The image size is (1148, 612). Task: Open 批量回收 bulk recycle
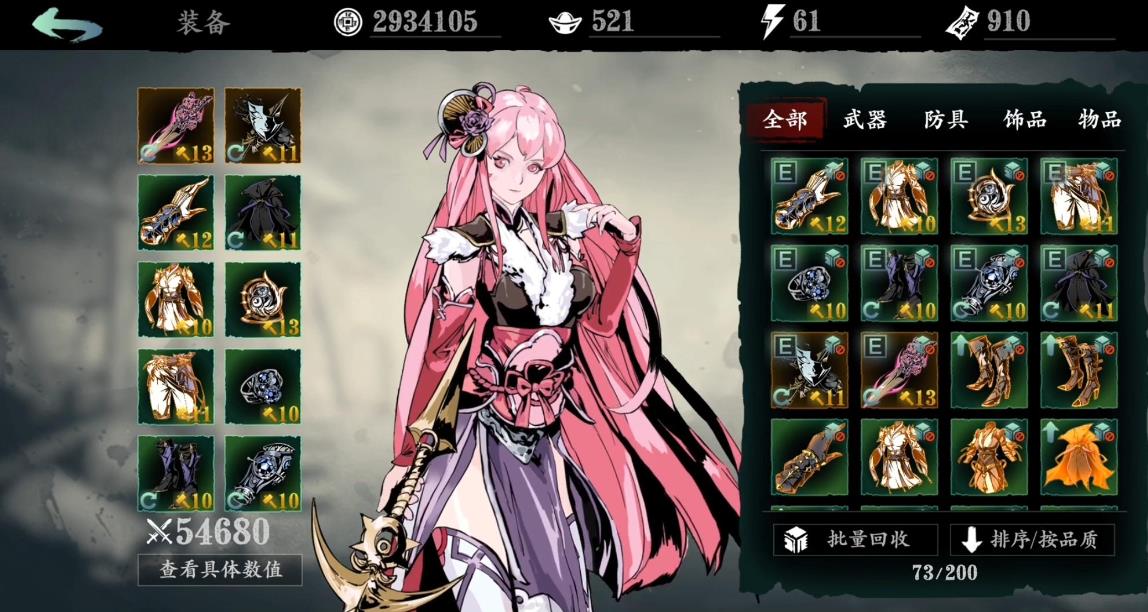(855, 539)
